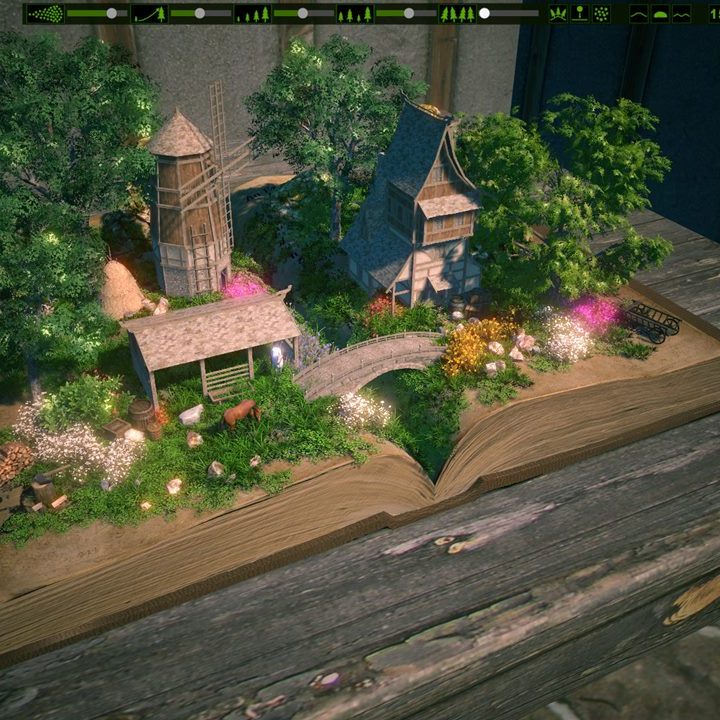Adjust the slider beside the spray icon
This screenshot has height=720, width=720.
tap(111, 14)
